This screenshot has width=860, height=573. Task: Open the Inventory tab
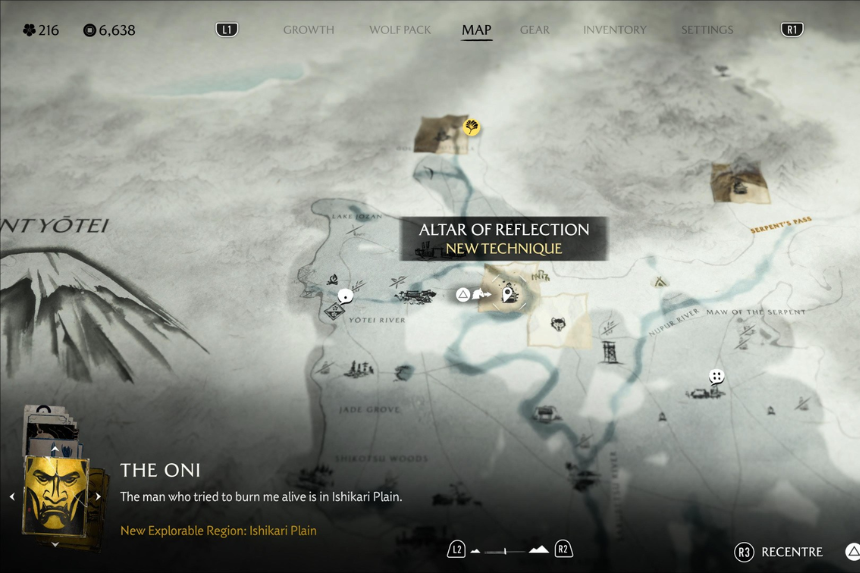pos(614,30)
